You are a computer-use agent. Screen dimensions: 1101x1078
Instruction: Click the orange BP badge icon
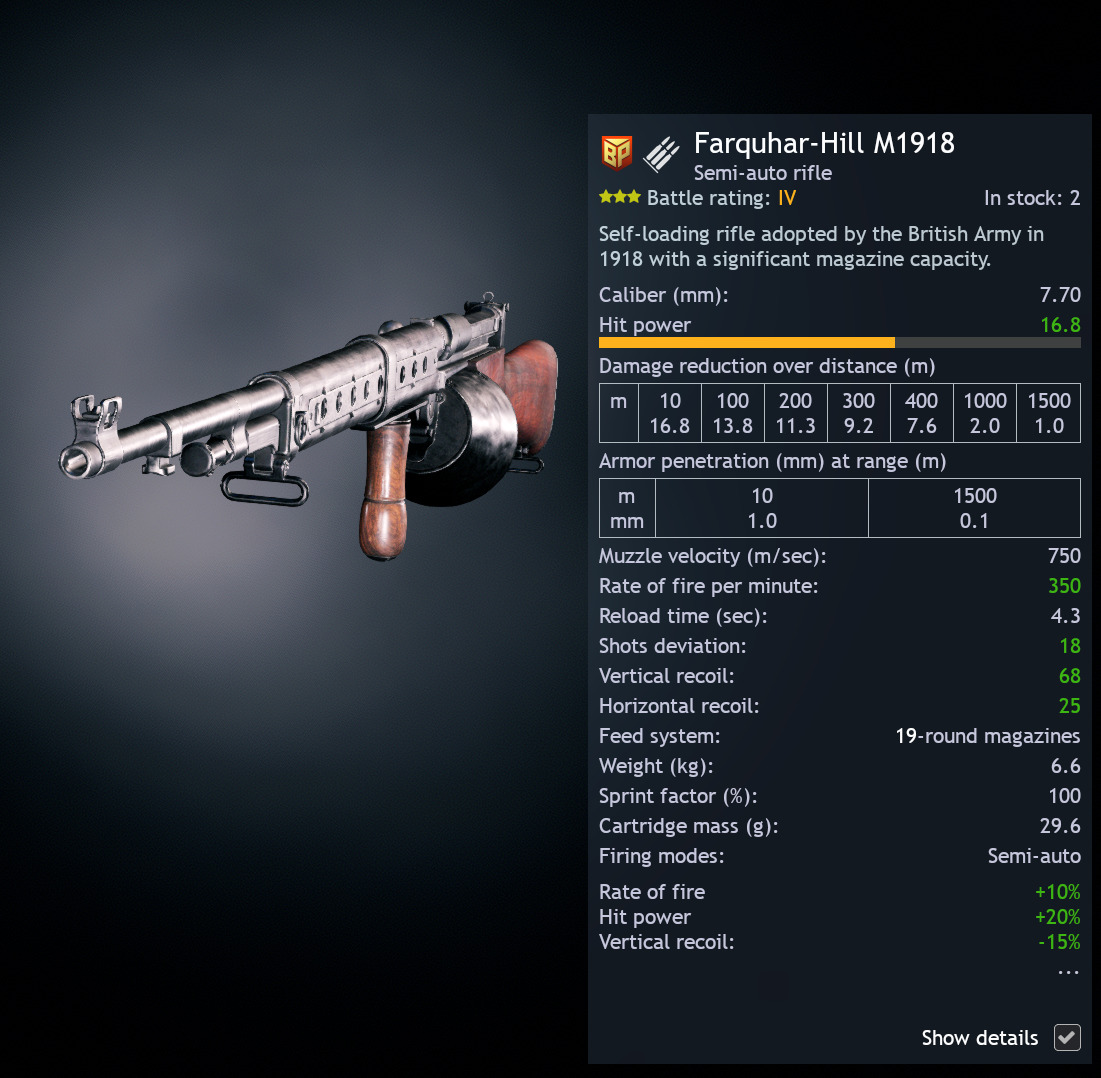tap(616, 153)
